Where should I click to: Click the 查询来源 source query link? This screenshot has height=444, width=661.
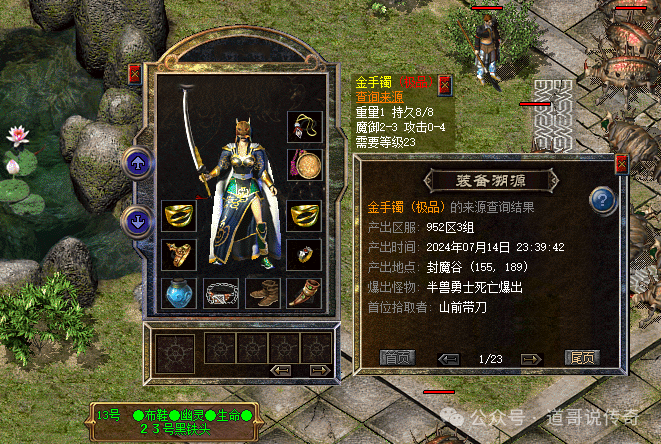pos(375,98)
